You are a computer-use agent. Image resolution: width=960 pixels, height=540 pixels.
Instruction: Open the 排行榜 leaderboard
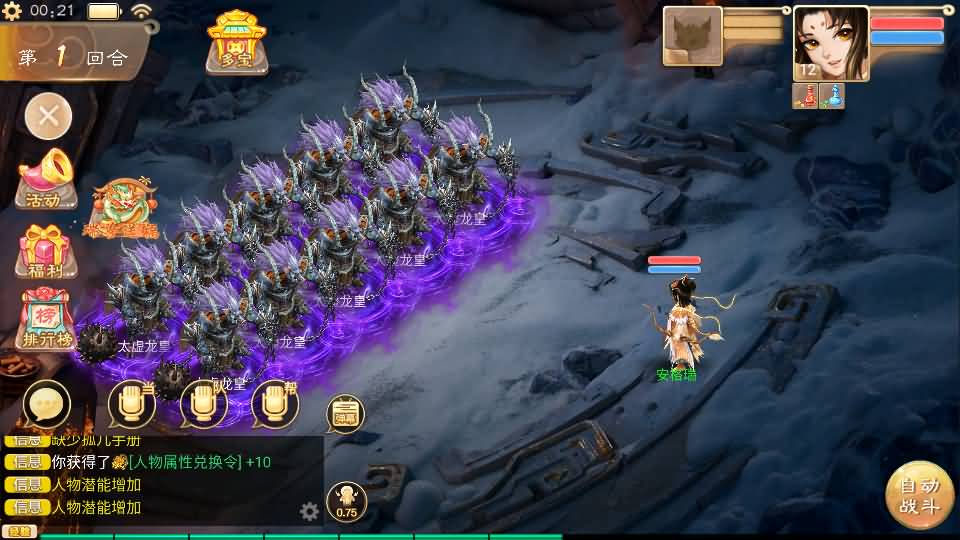coord(46,320)
